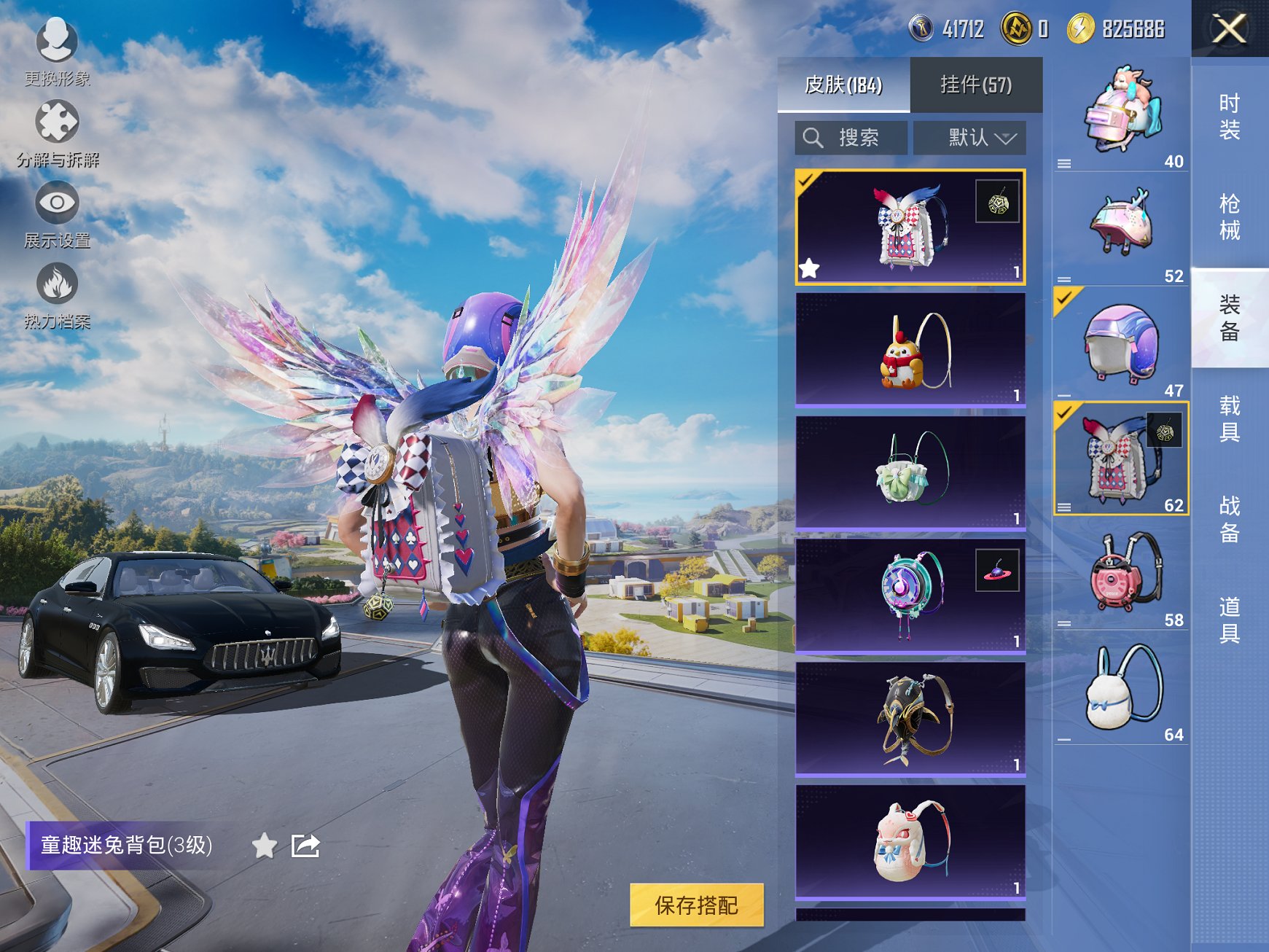Open 展示设置 display settings
Screen dimensions: 1269x952
pyautogui.click(x=57, y=213)
